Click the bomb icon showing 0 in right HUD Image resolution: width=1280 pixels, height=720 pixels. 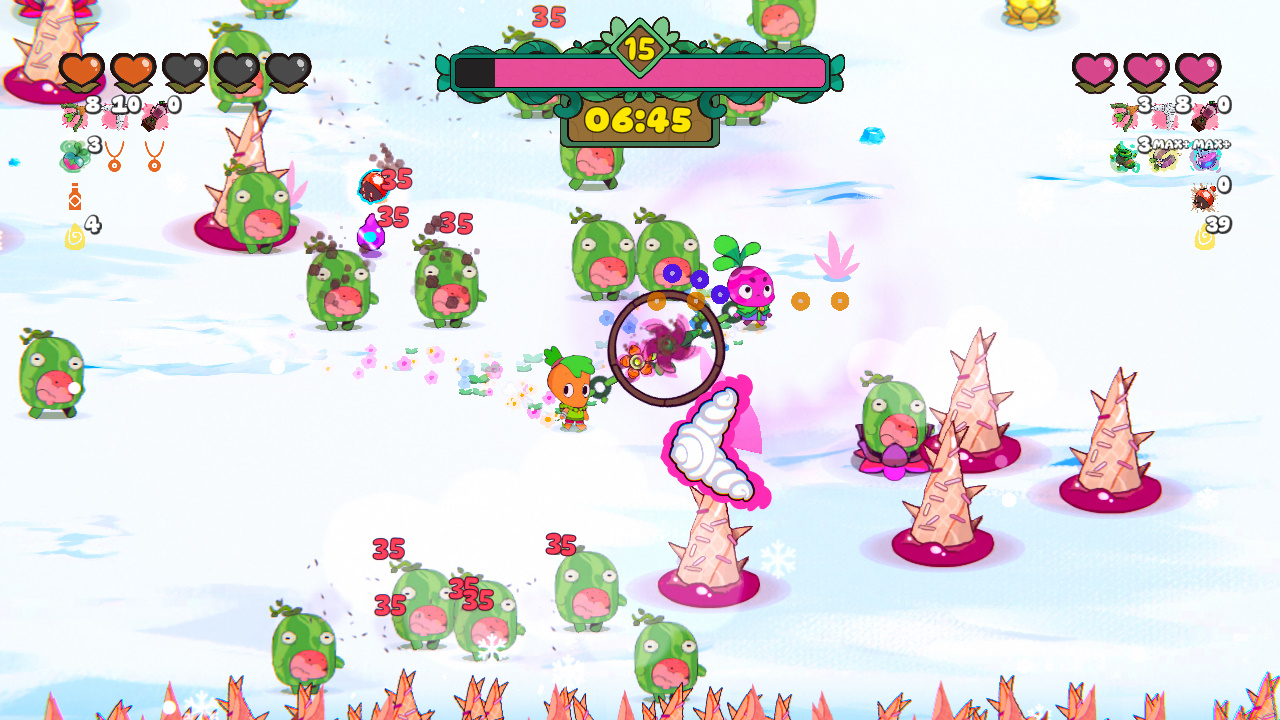tap(1204, 196)
